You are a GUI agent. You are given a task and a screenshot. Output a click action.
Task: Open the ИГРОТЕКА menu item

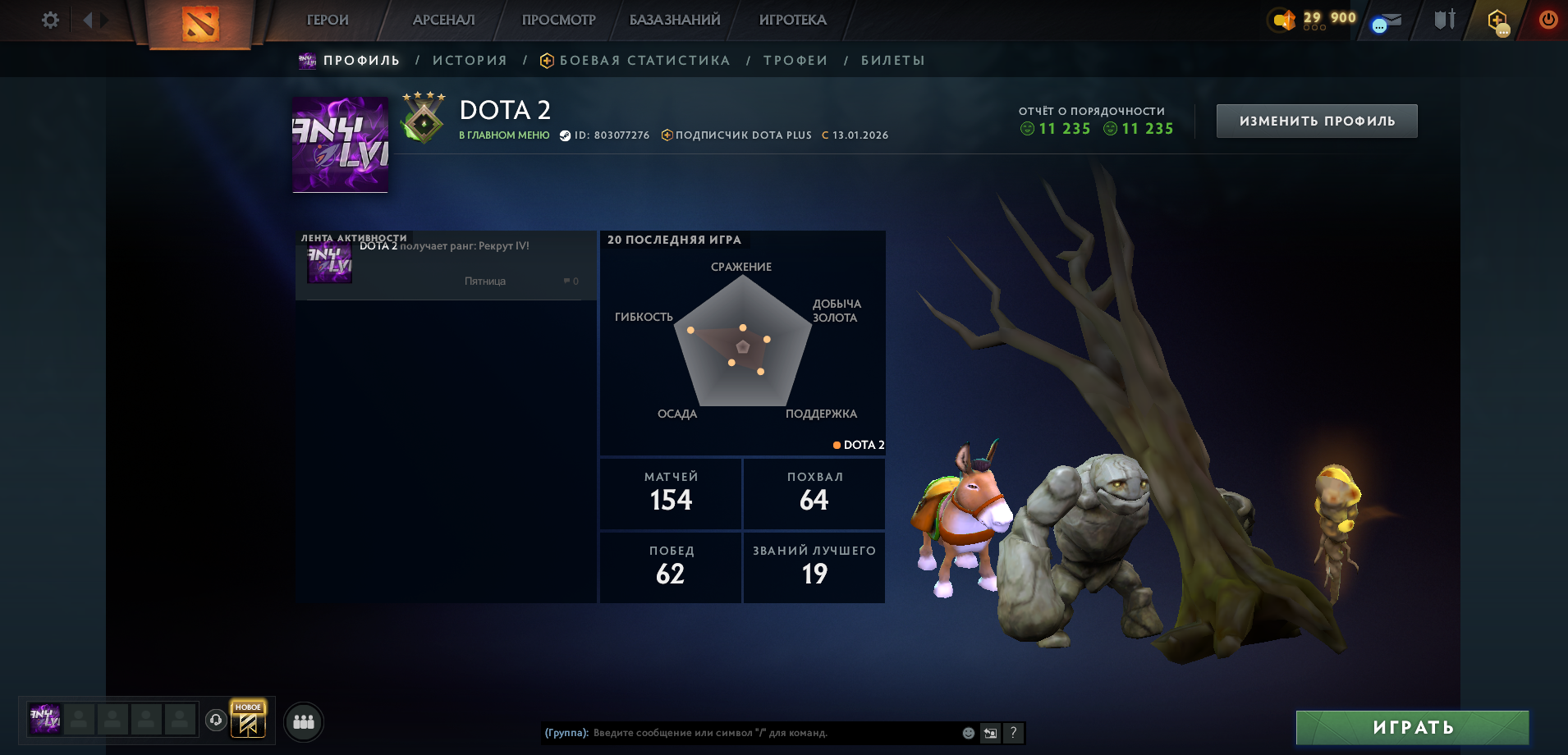coord(791,19)
